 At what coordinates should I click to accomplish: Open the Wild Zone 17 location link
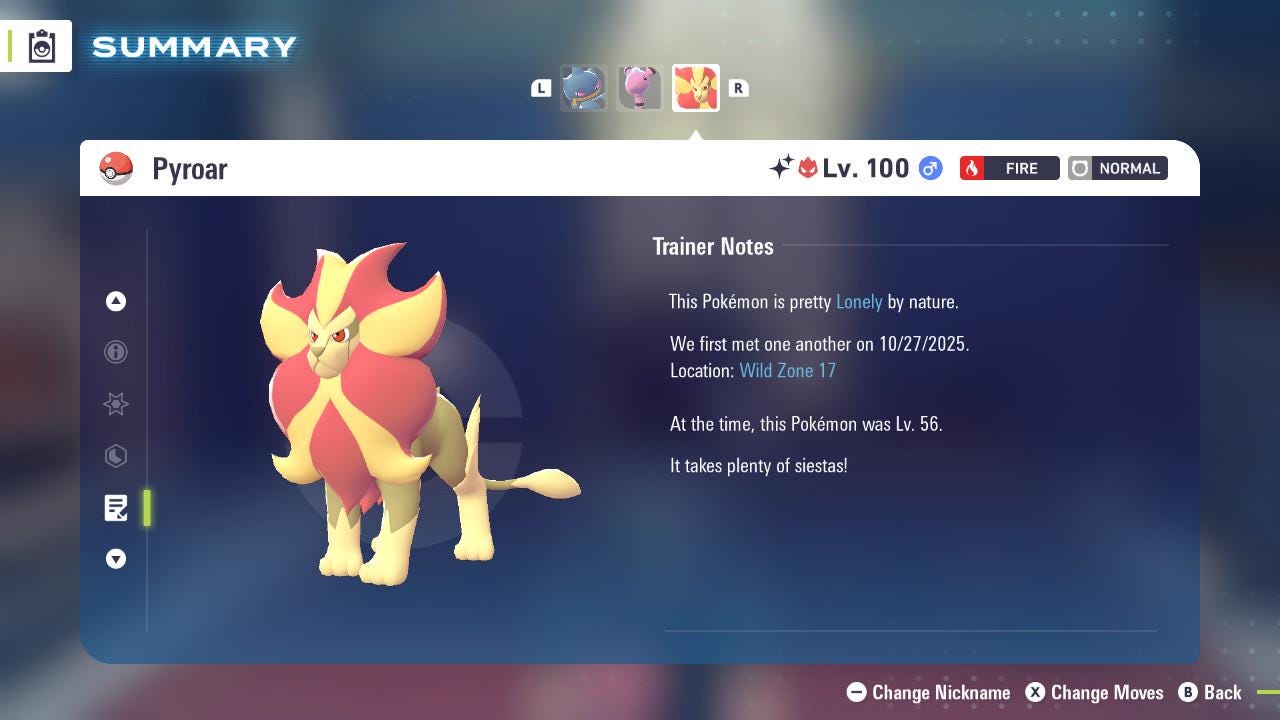tap(788, 370)
